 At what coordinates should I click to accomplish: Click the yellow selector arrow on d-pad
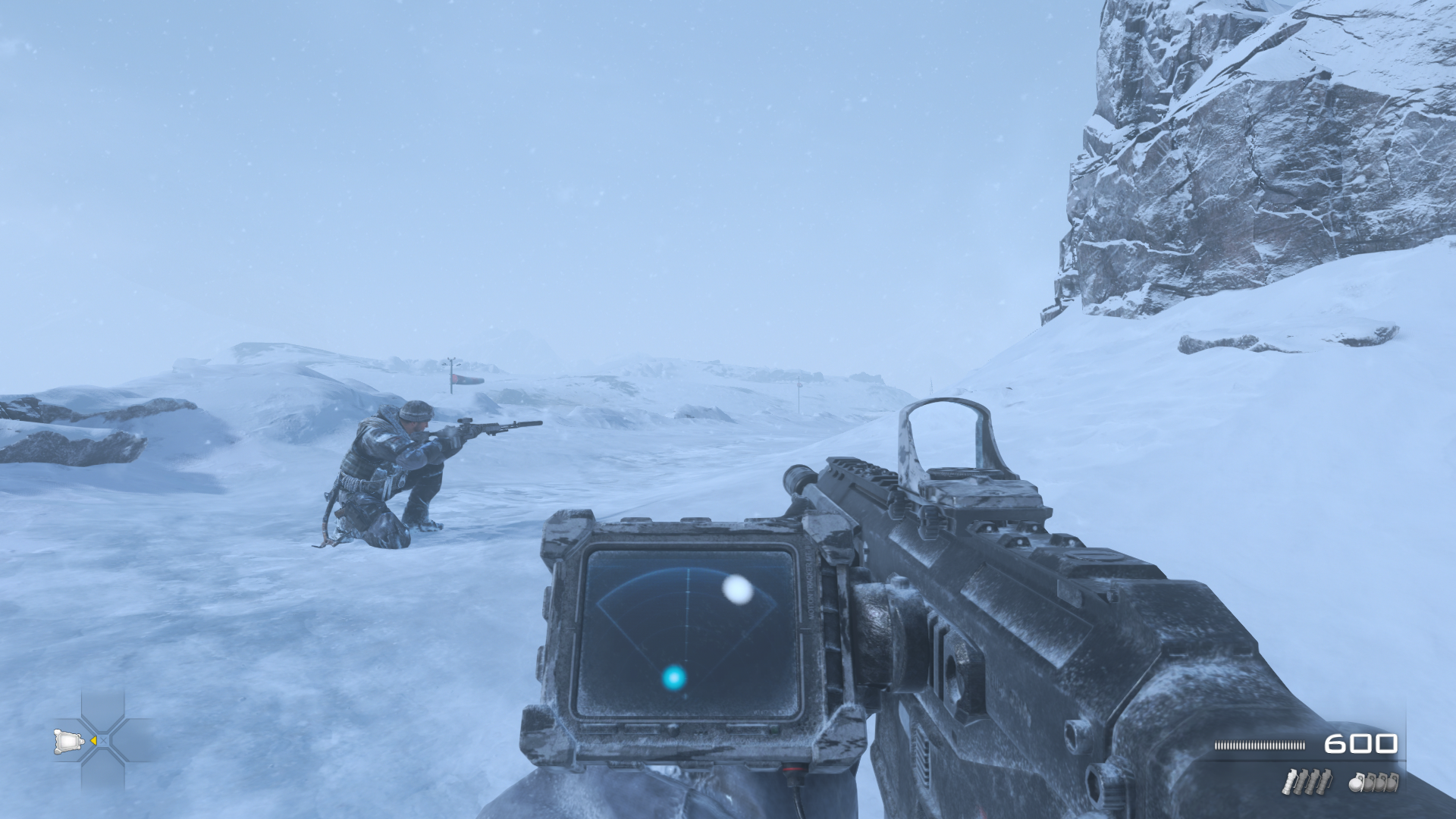pyautogui.click(x=95, y=741)
